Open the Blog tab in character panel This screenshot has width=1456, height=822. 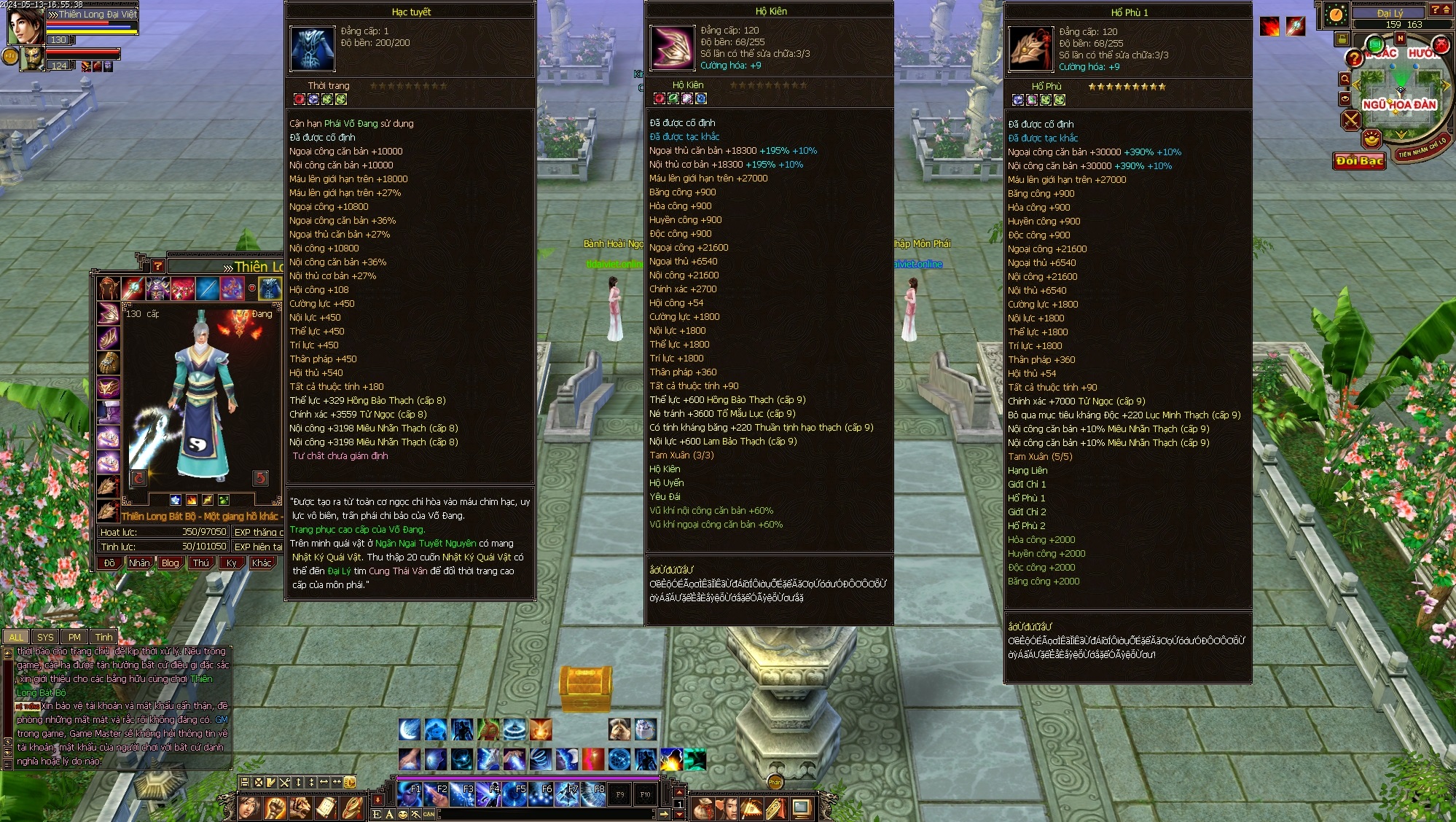(170, 563)
